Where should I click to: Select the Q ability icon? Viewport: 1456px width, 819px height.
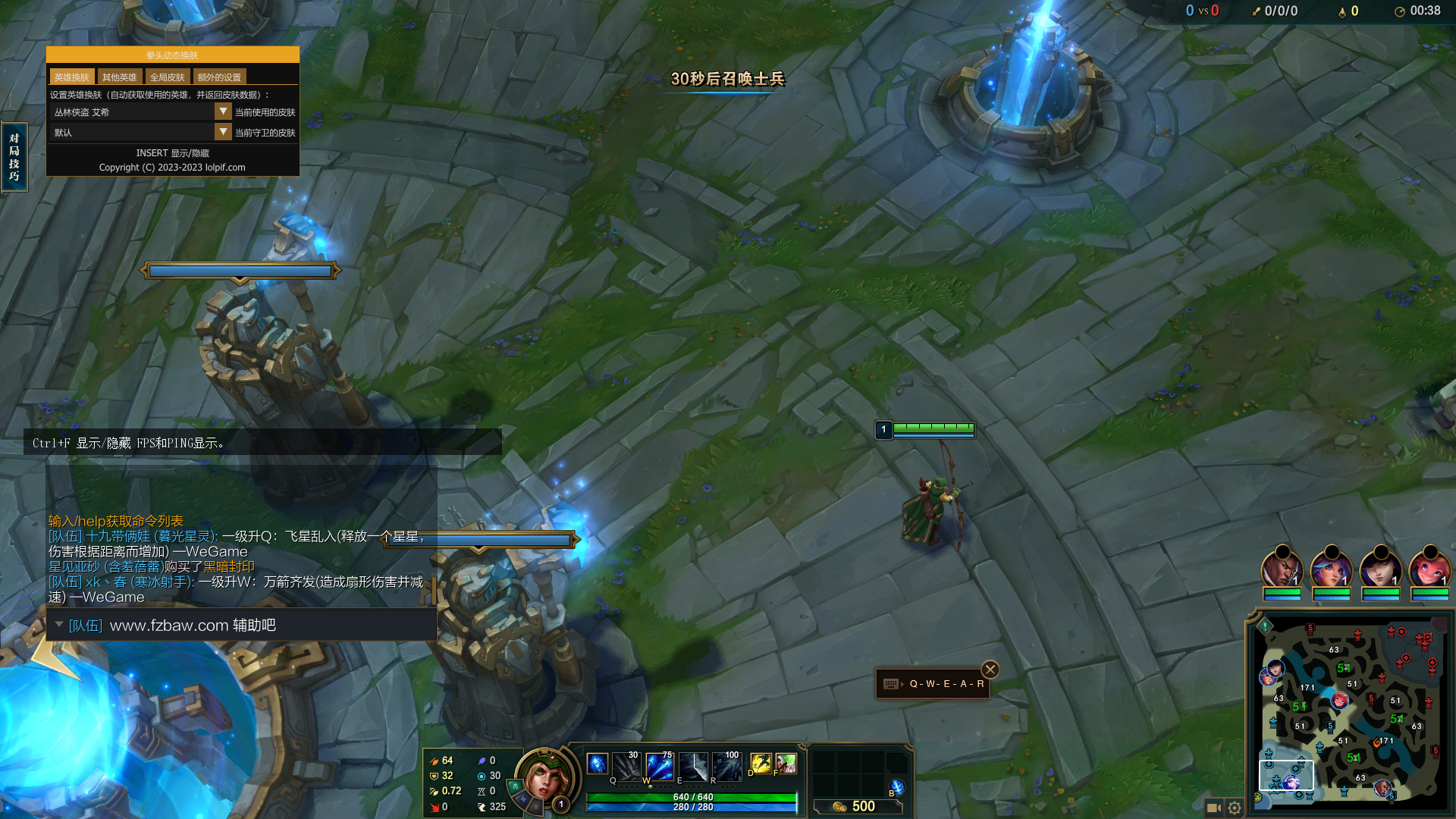pyautogui.click(x=626, y=767)
